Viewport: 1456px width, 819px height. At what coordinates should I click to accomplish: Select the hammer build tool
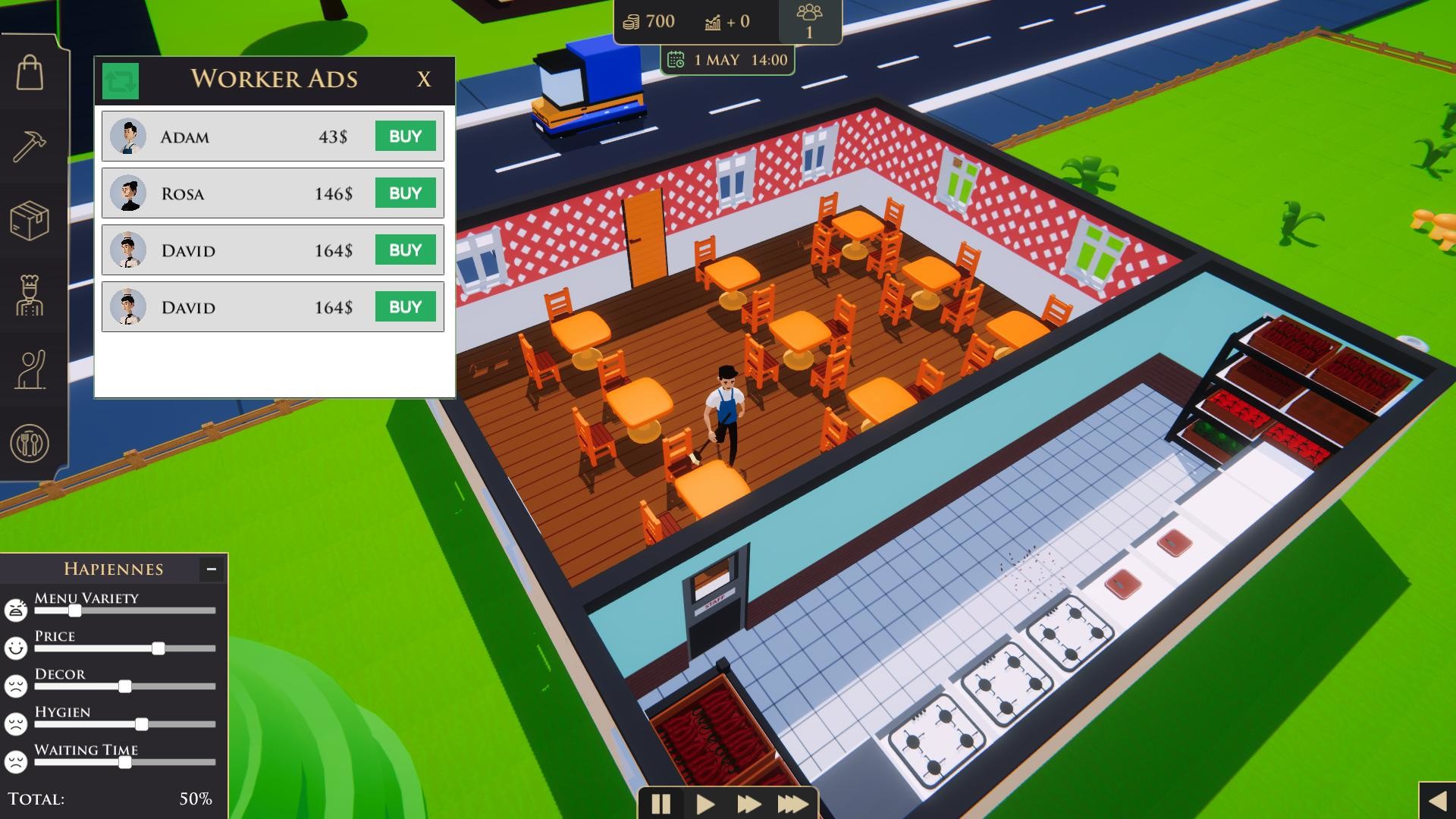click(29, 144)
